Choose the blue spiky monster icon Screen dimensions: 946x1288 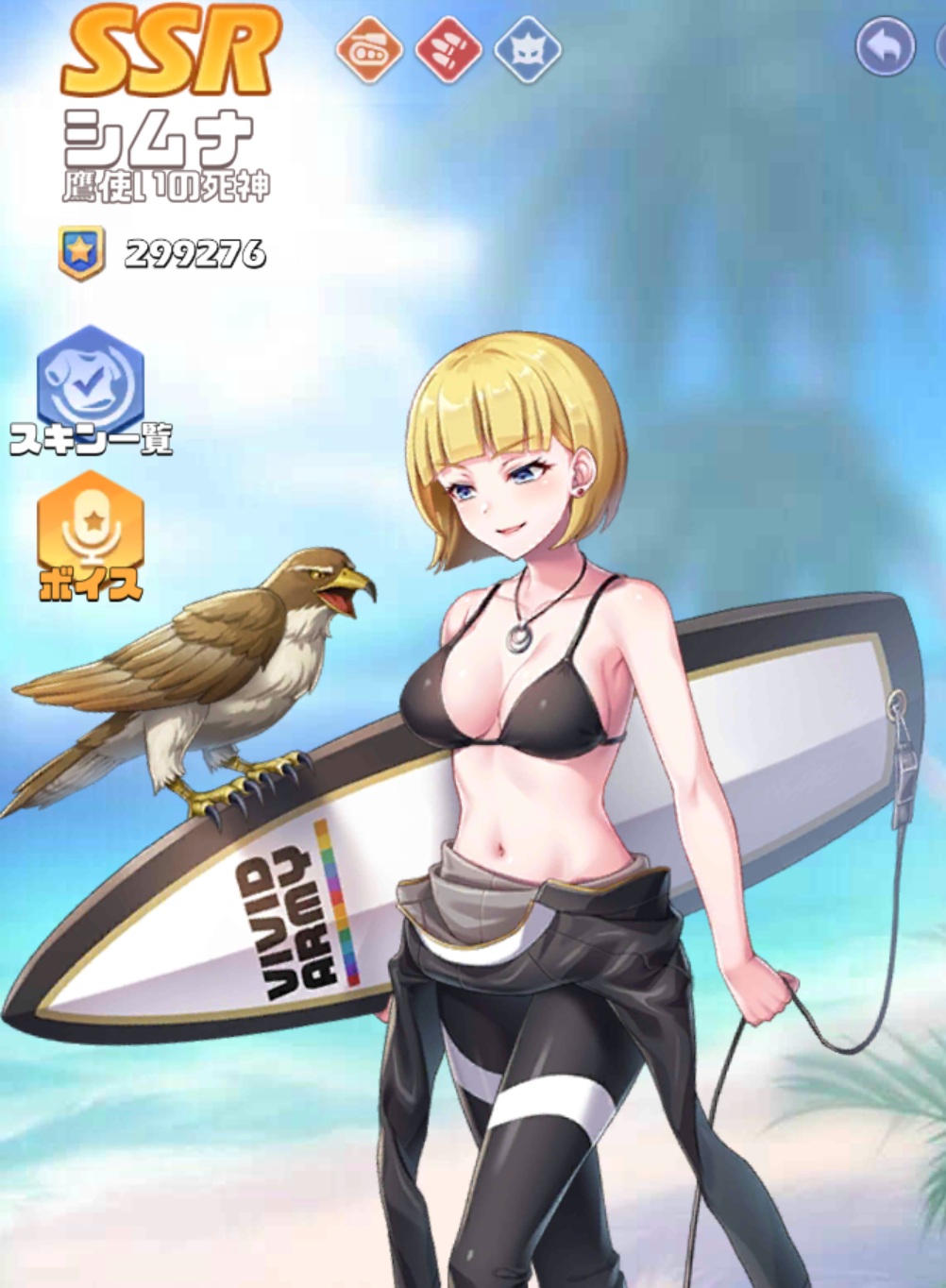pyautogui.click(x=529, y=49)
